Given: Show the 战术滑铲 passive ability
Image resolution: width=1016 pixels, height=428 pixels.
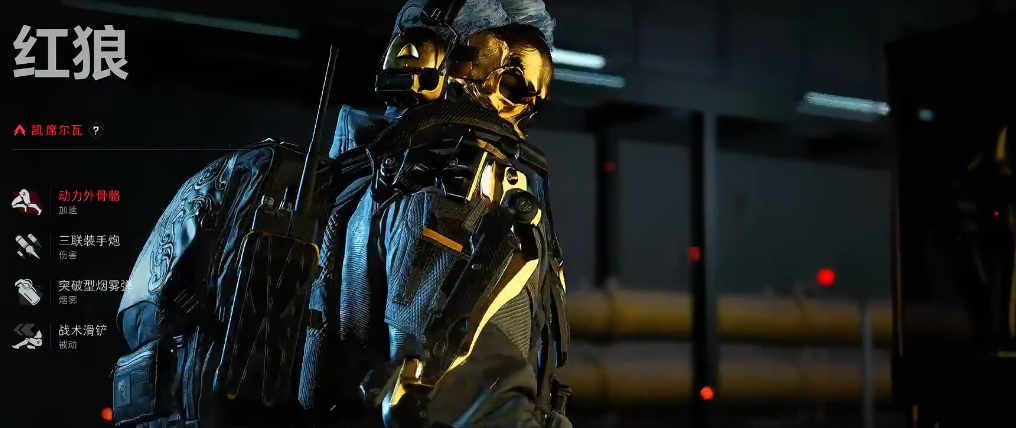Looking at the screenshot, I should pos(82,330).
